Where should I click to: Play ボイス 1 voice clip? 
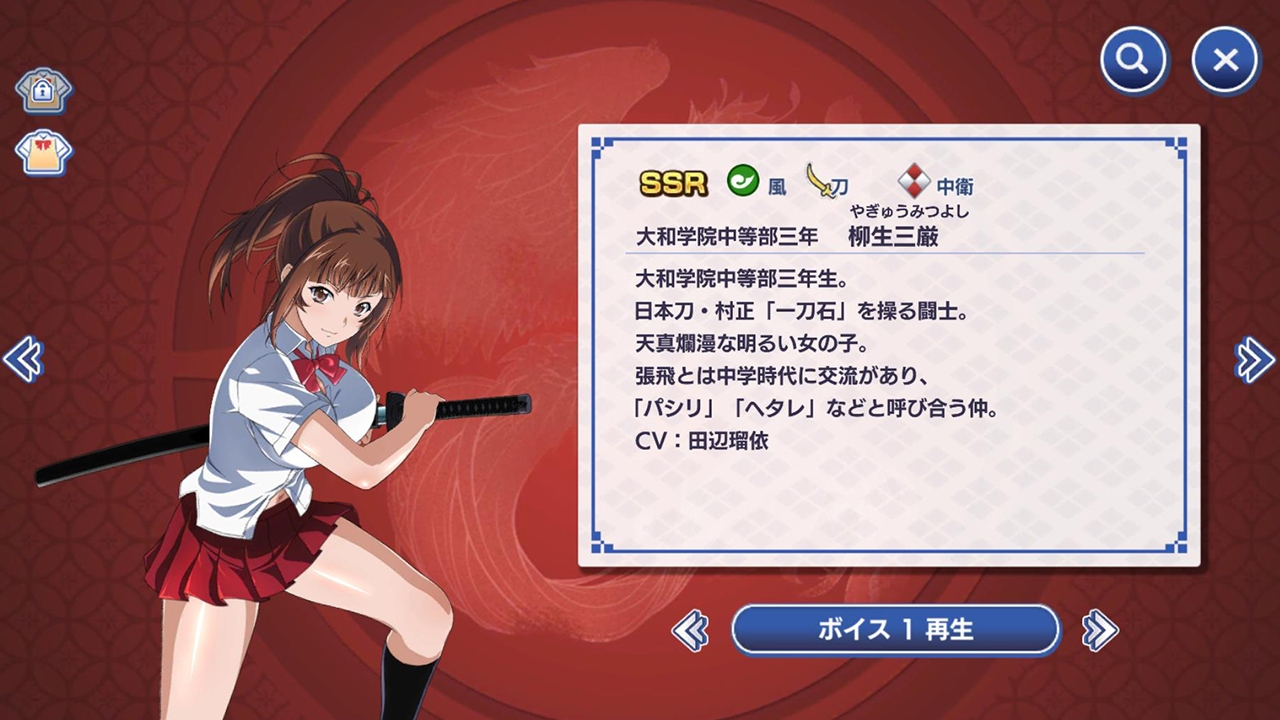coord(895,630)
